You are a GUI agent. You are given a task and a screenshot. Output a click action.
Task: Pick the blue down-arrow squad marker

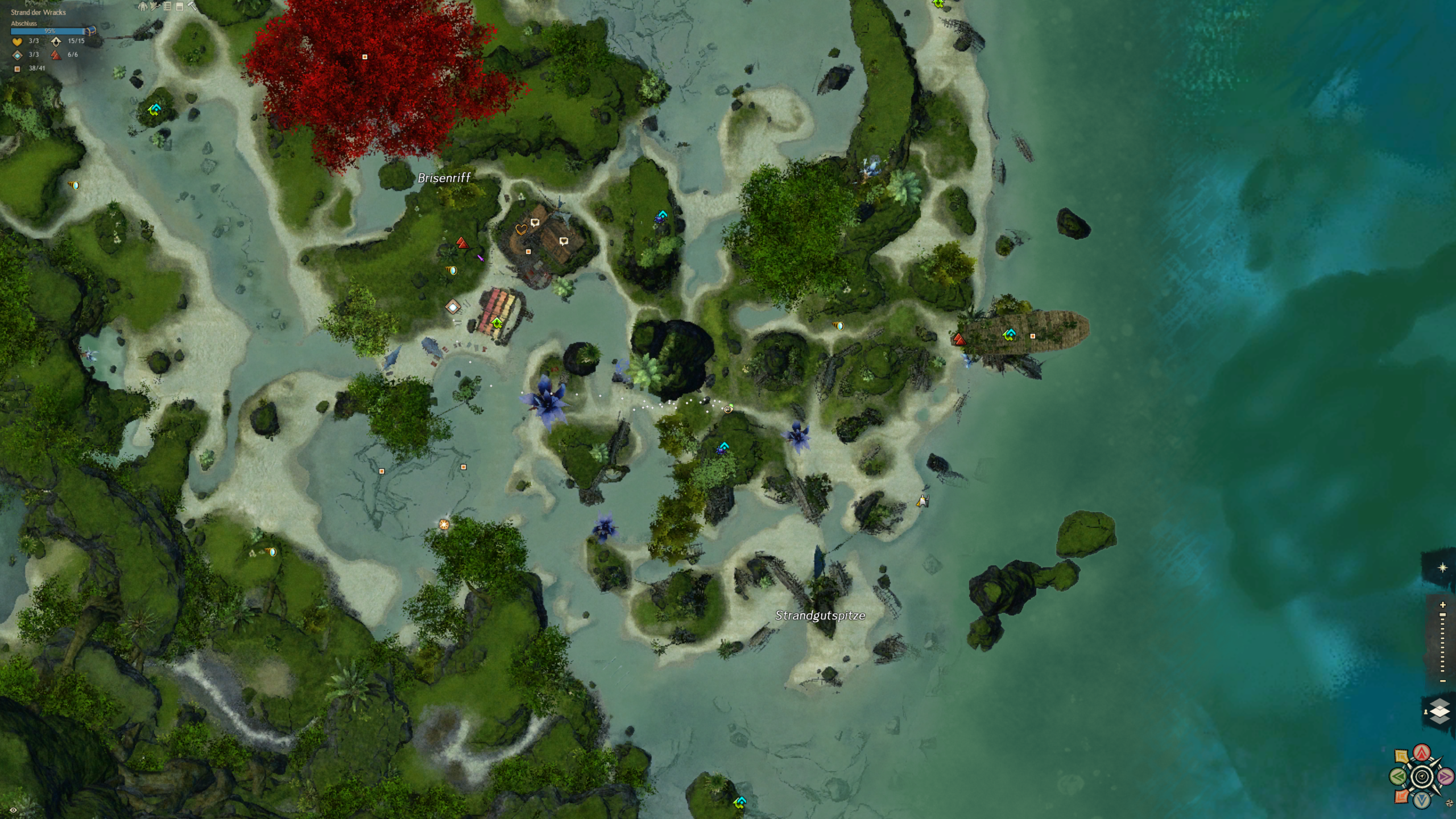[1422, 800]
